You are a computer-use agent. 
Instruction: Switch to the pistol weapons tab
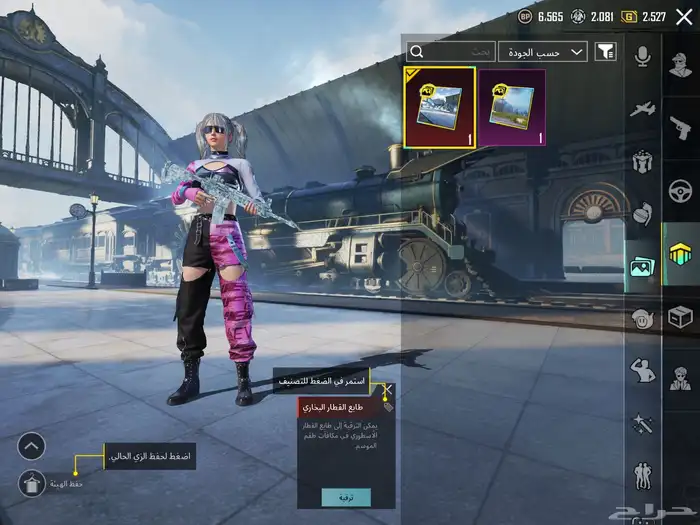click(x=680, y=128)
